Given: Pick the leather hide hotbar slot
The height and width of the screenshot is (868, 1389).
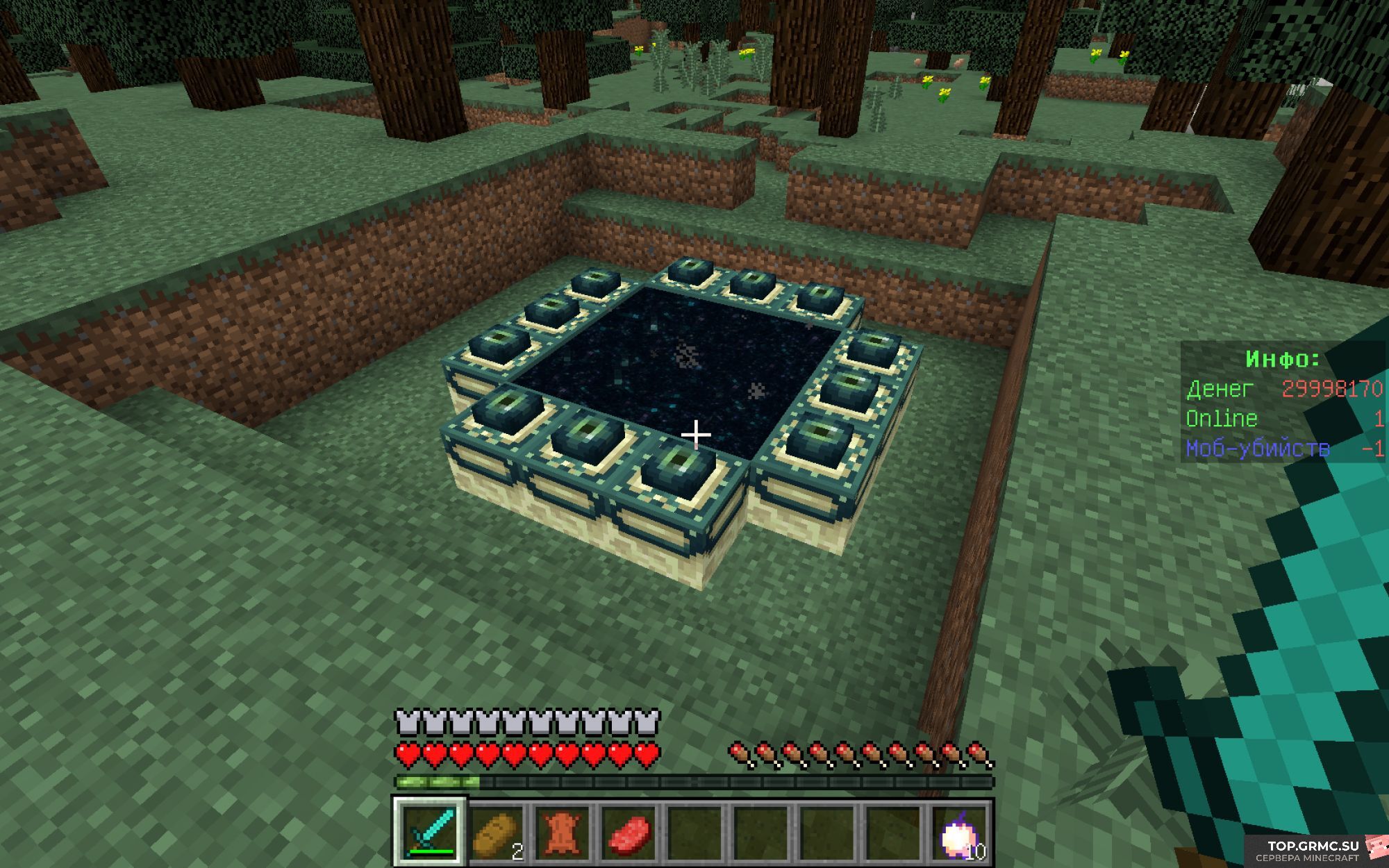Looking at the screenshot, I should [x=563, y=832].
